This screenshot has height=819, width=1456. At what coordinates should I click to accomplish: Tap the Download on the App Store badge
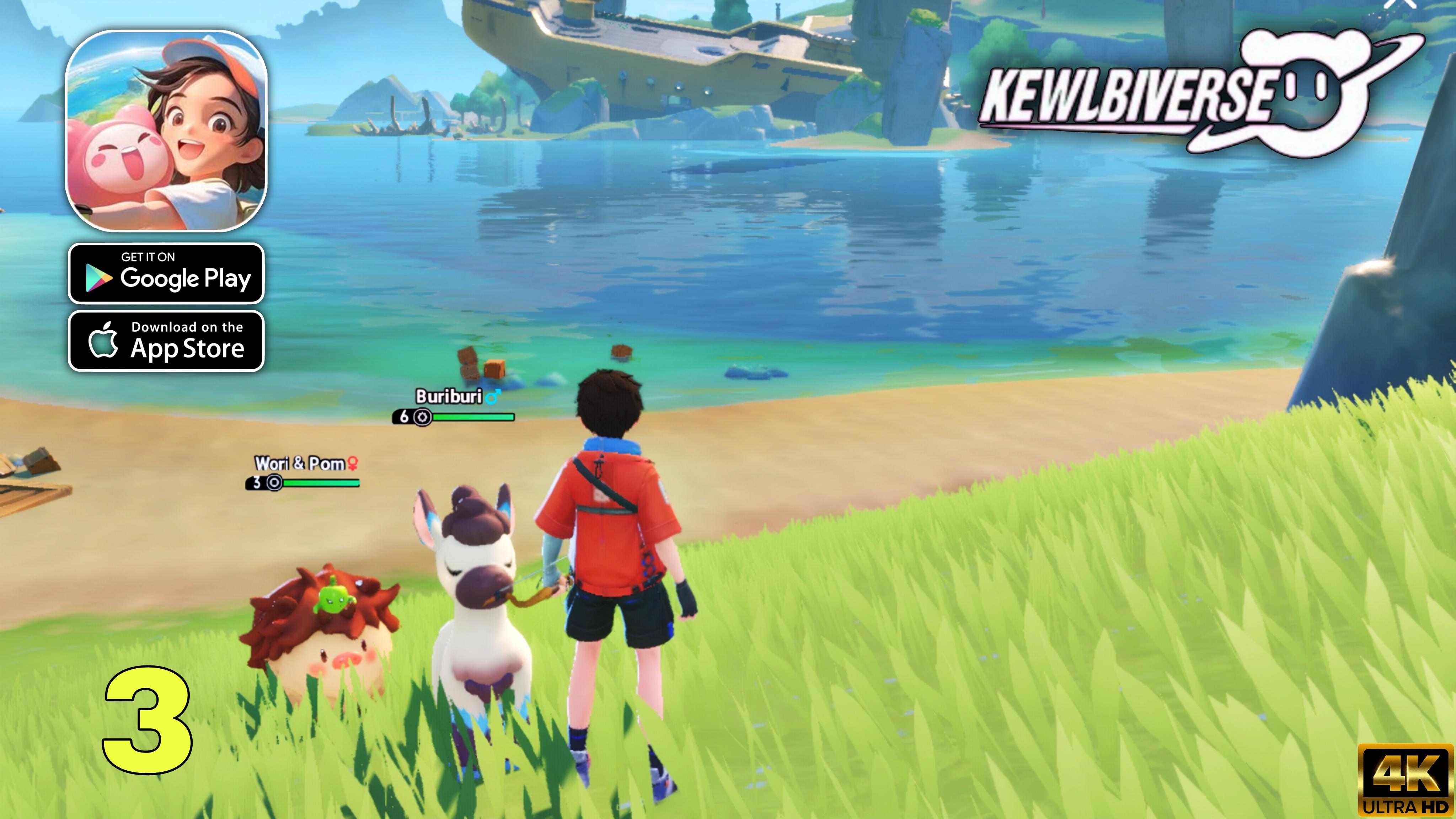[166, 341]
